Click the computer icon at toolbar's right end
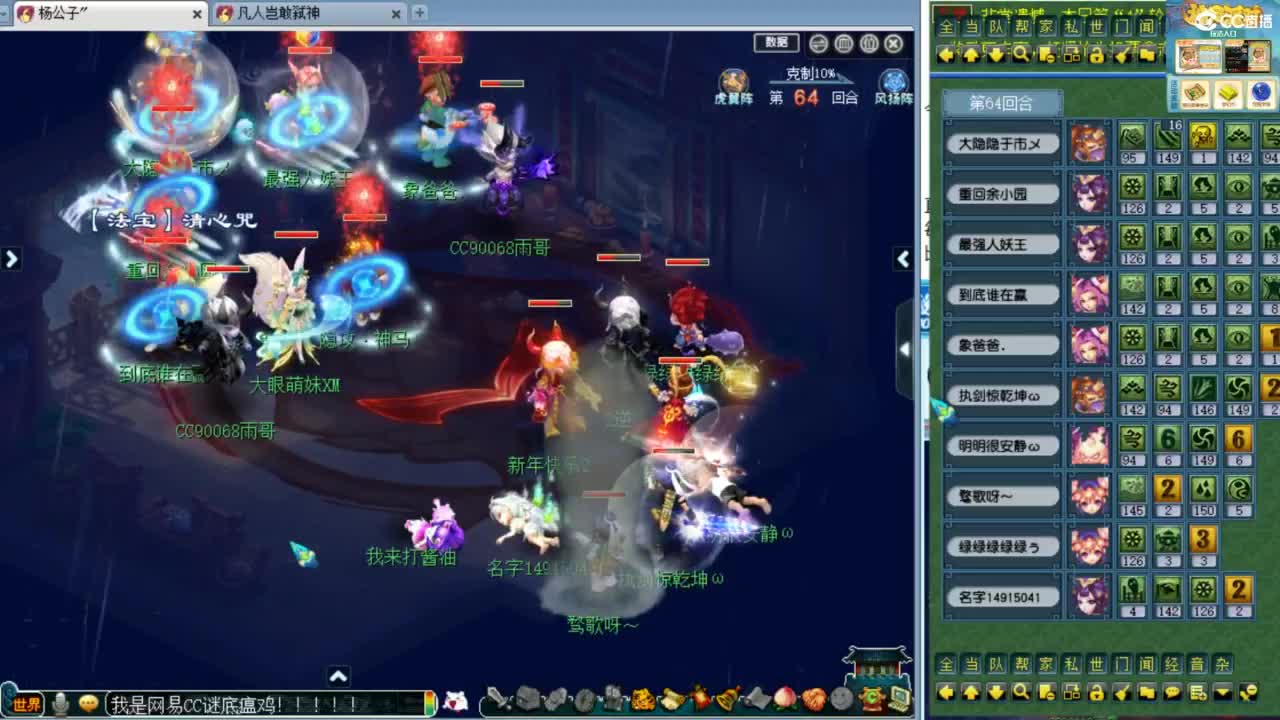The width and height of the screenshot is (1280, 720). point(900,701)
